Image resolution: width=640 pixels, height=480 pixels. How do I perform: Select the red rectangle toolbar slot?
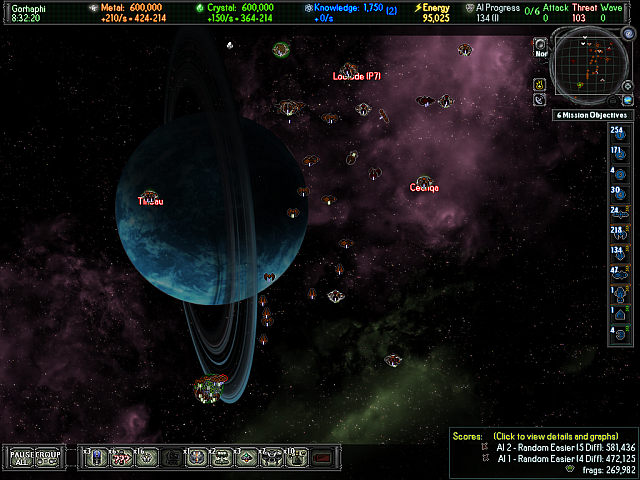[x=321, y=458]
